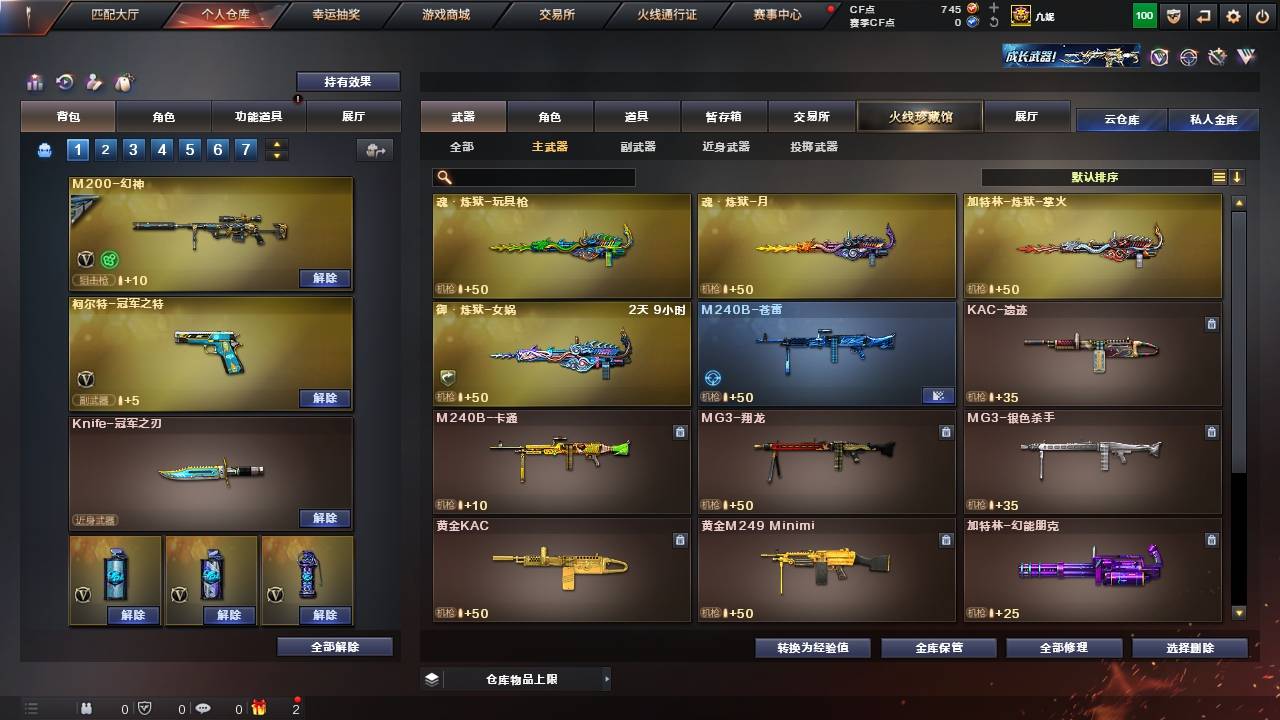
Task: Click the chat message icon in bottom bar
Action: [203, 708]
